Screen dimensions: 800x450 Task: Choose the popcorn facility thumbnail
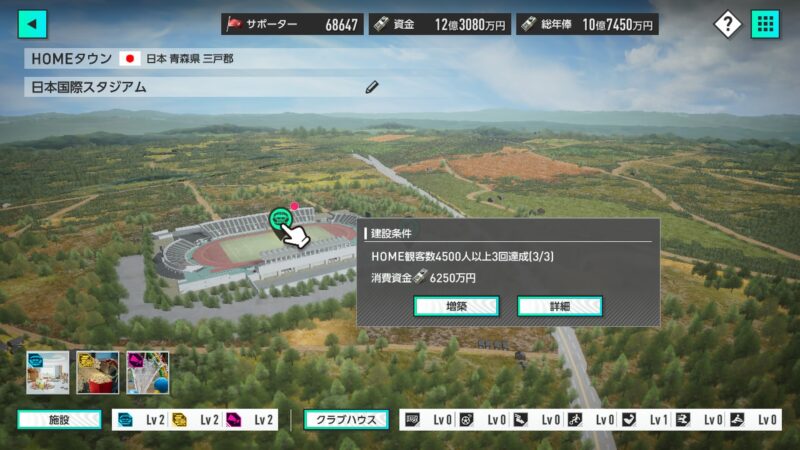pos(97,372)
